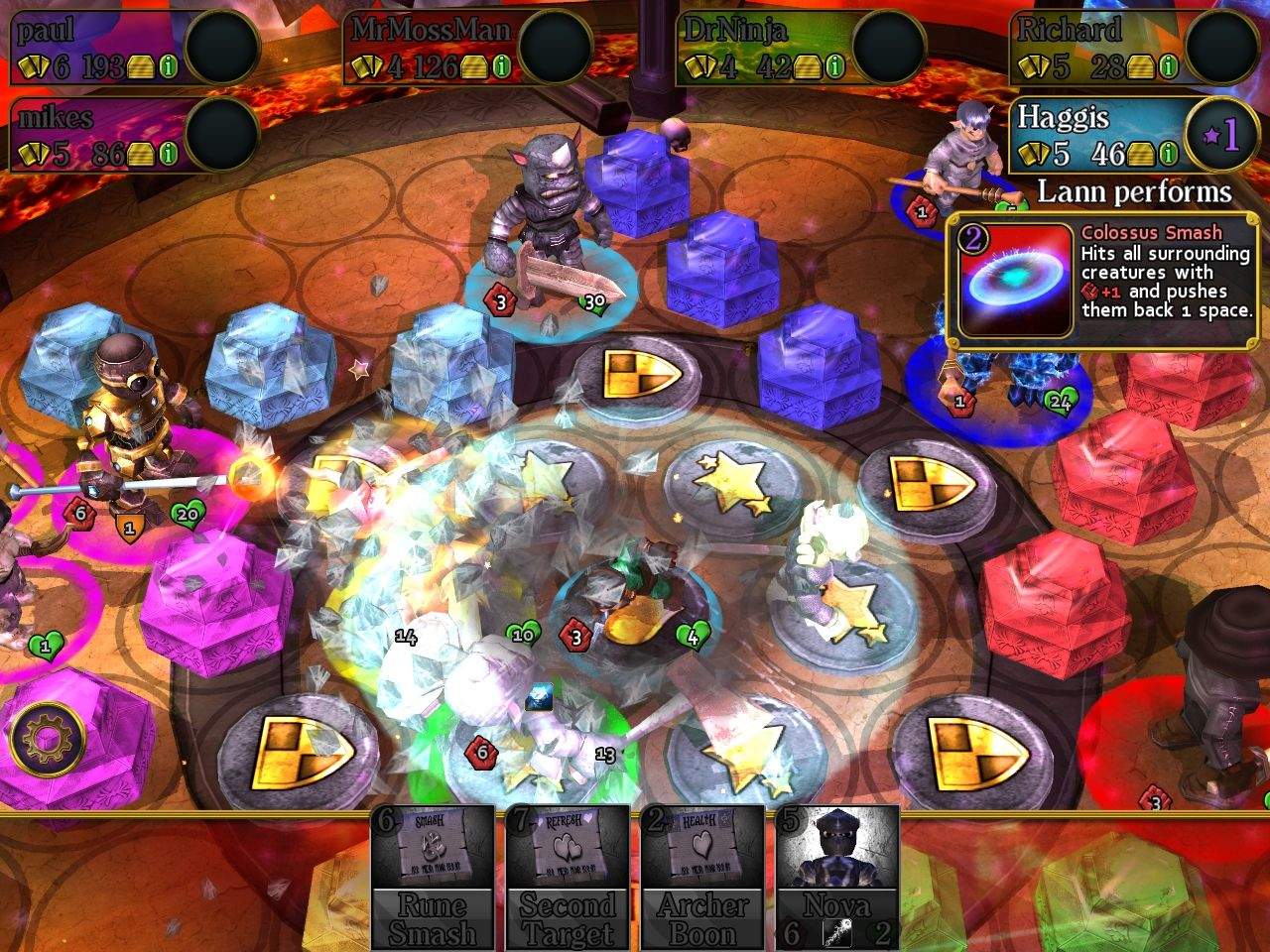
Task: Show info for player paul
Action: pos(169,66)
